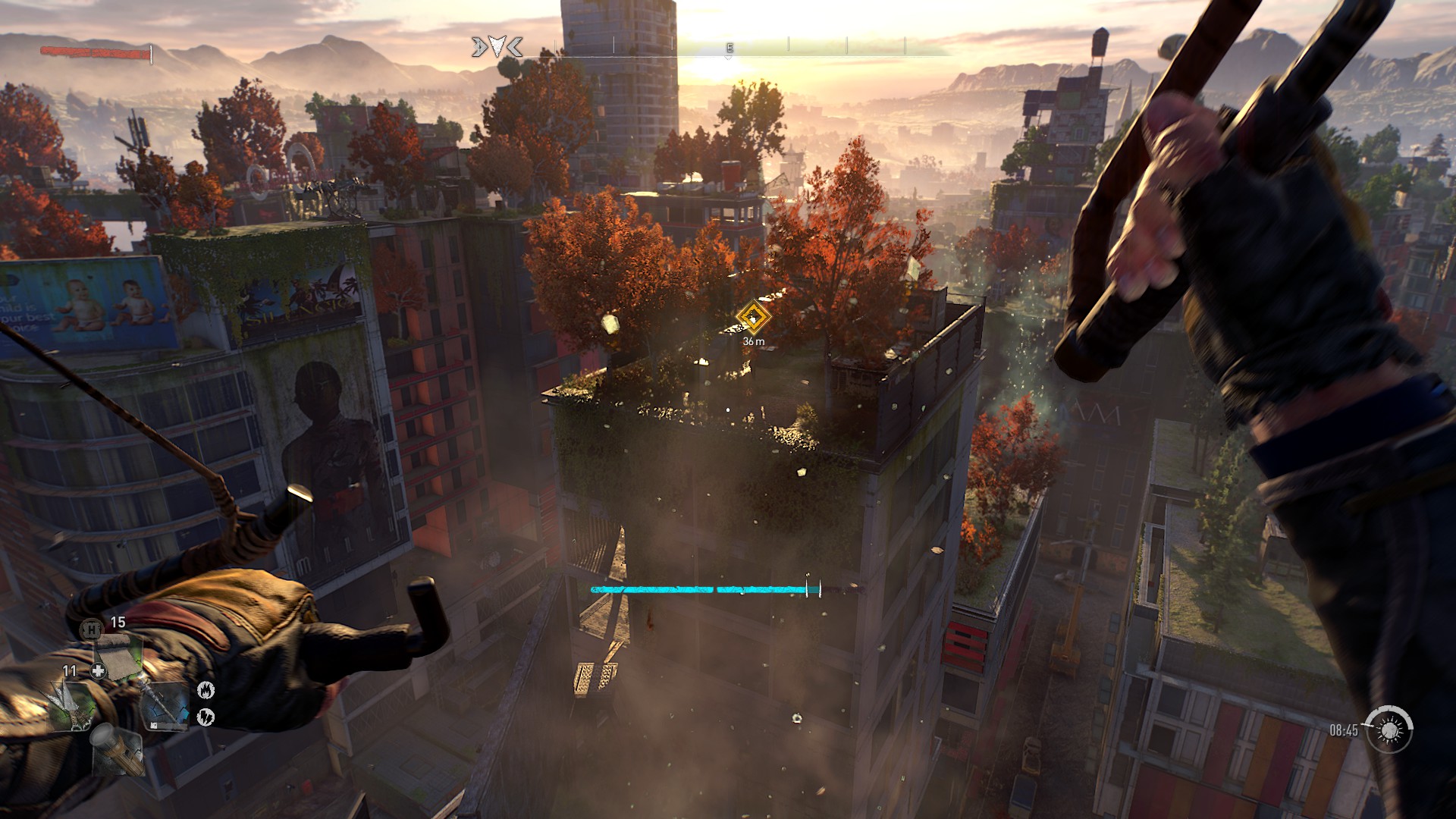
Task: Click the East marker on the compass
Action: [x=730, y=48]
